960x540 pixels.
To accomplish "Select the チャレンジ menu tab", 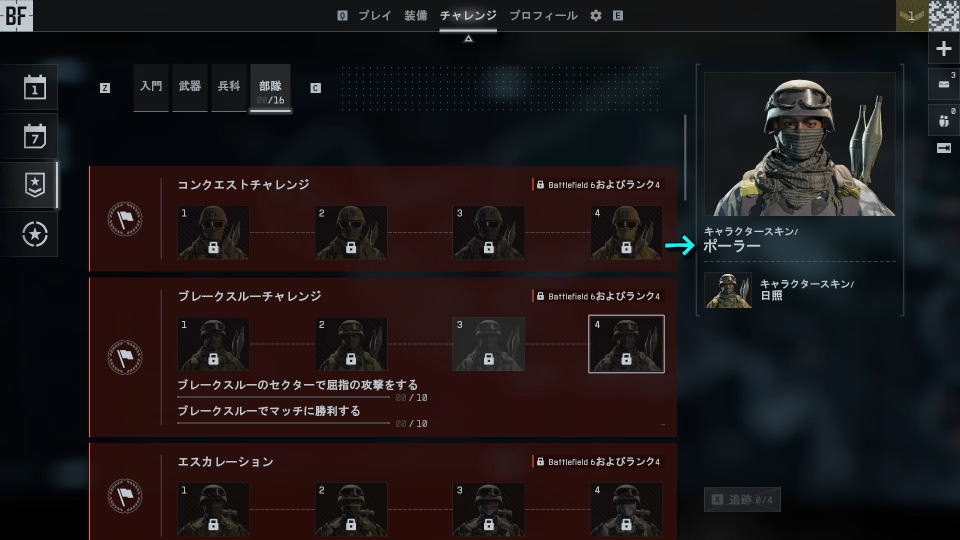I will click(x=468, y=16).
